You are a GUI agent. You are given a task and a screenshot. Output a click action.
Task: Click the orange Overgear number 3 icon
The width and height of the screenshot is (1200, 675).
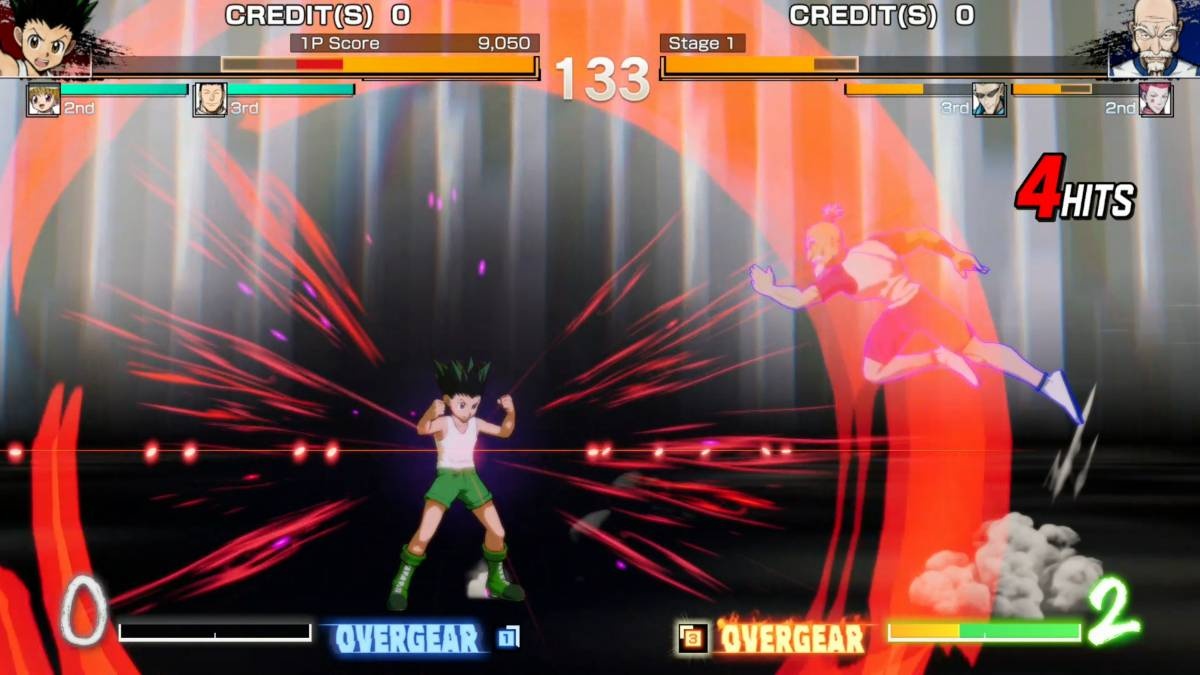tap(692, 638)
